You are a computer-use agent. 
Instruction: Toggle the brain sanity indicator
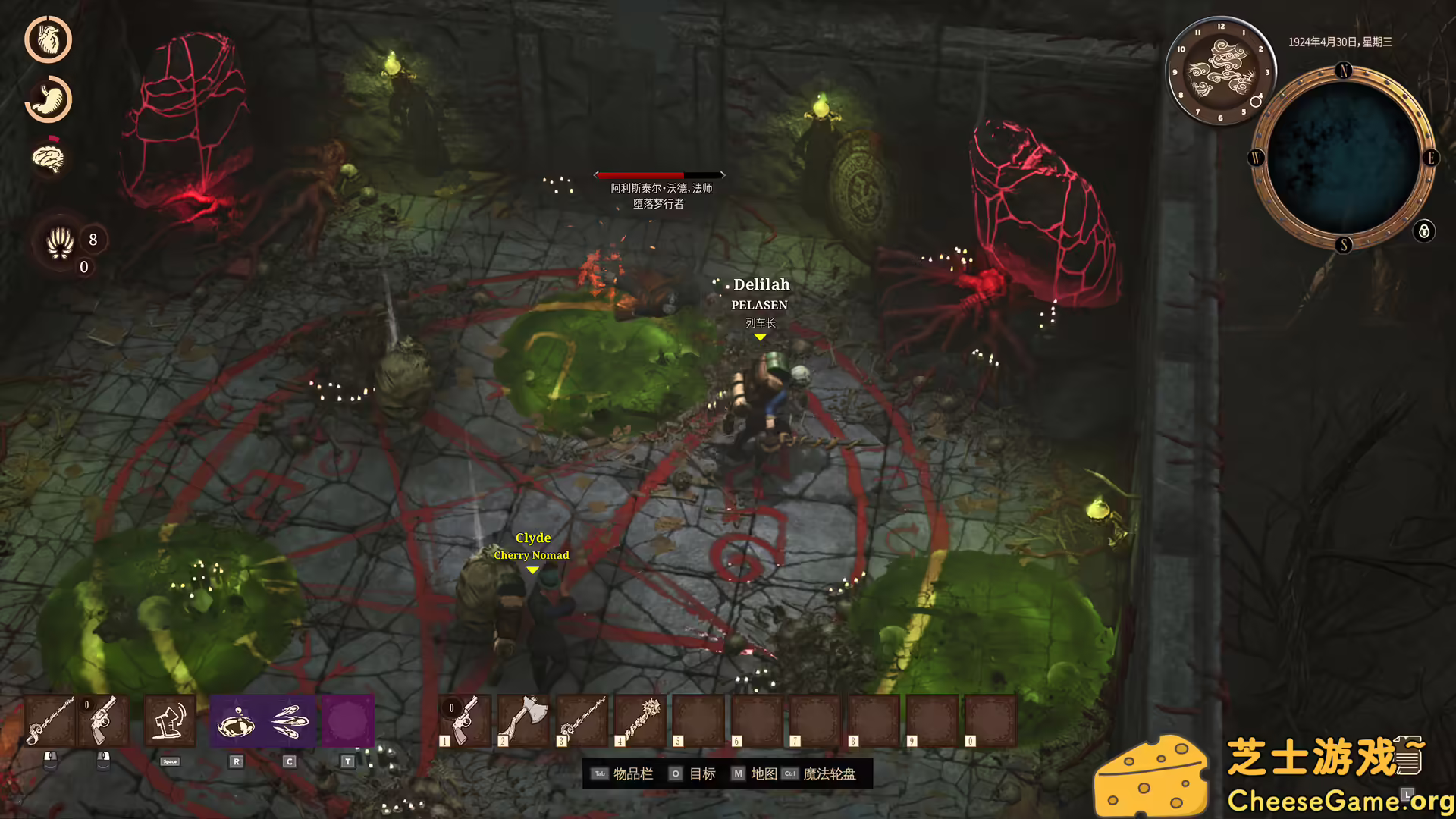[48, 158]
